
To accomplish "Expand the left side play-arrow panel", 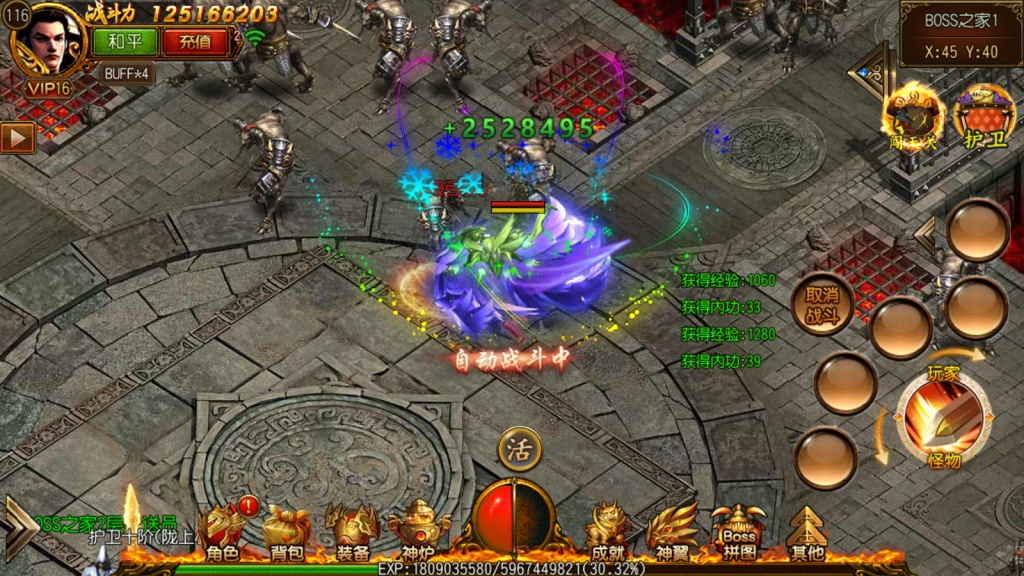I will tap(17, 137).
